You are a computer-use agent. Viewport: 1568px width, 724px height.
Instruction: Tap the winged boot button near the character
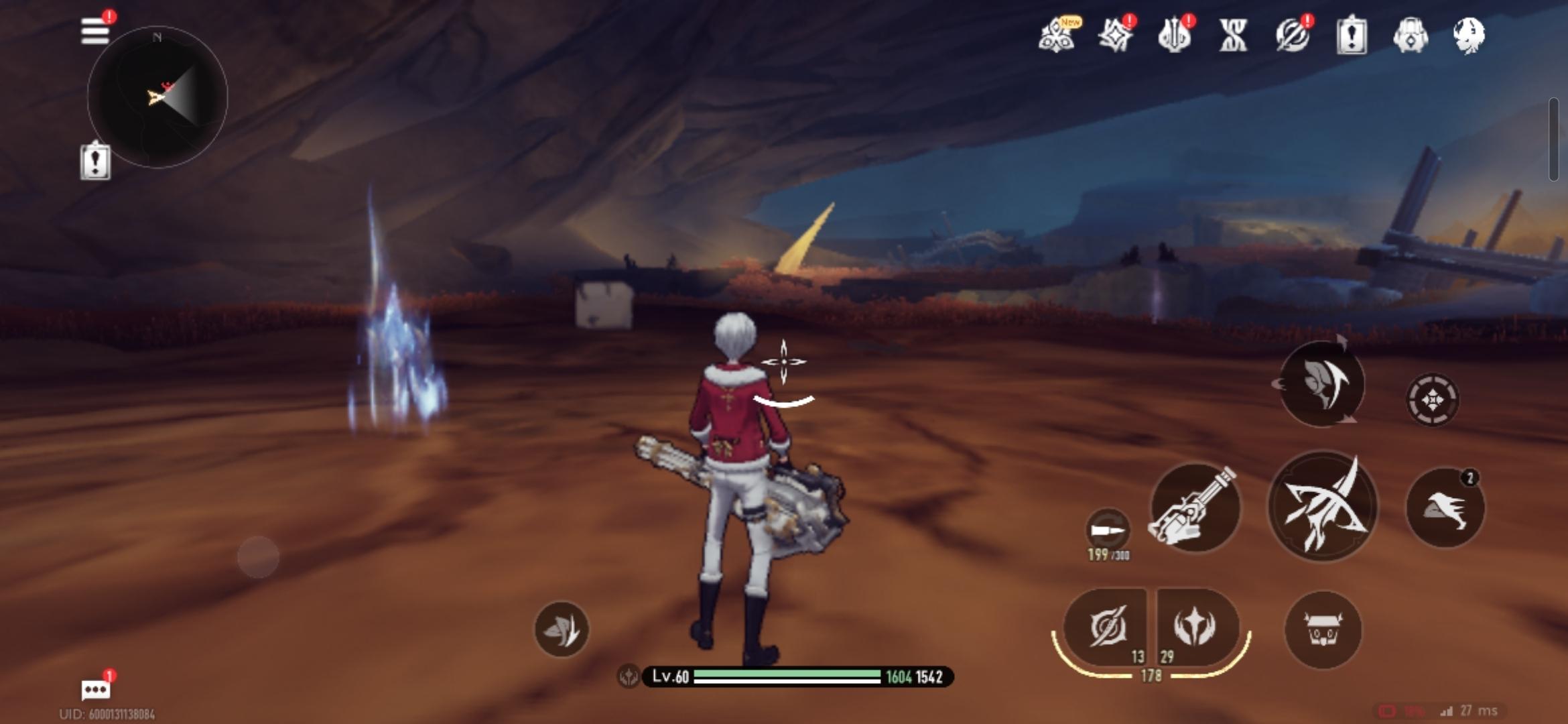pos(562,629)
